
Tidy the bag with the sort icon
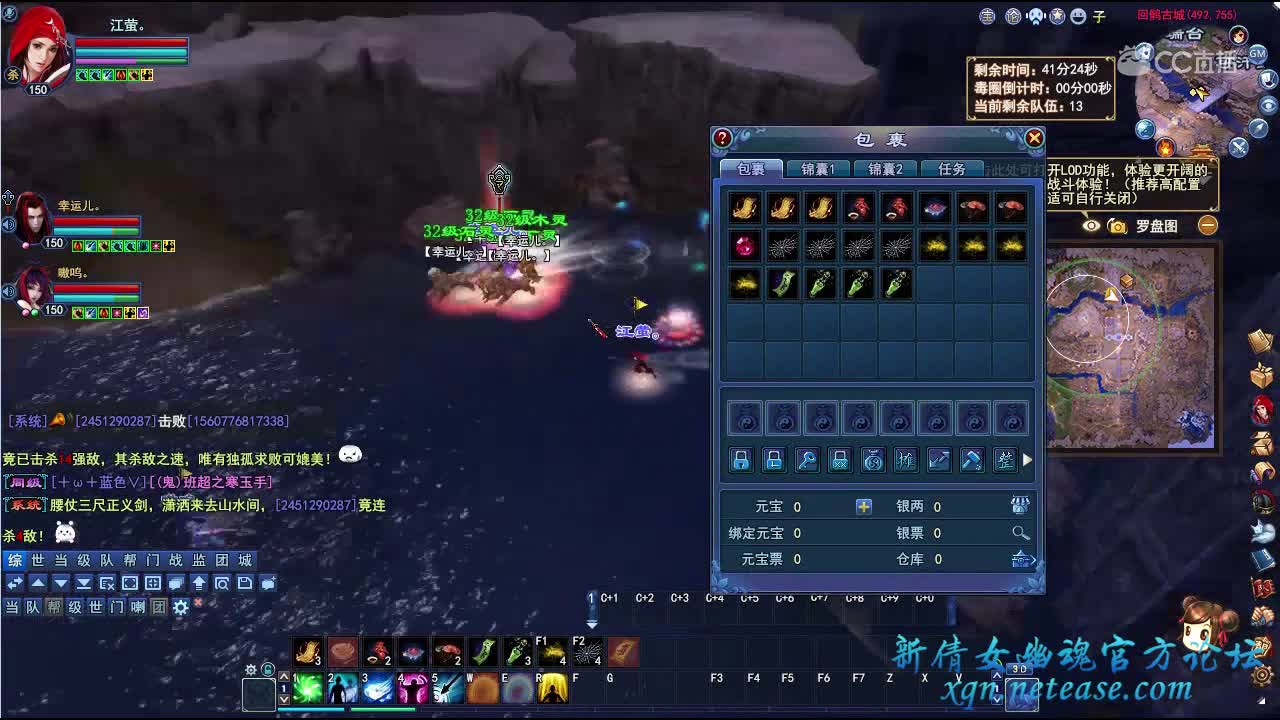(x=1005, y=460)
